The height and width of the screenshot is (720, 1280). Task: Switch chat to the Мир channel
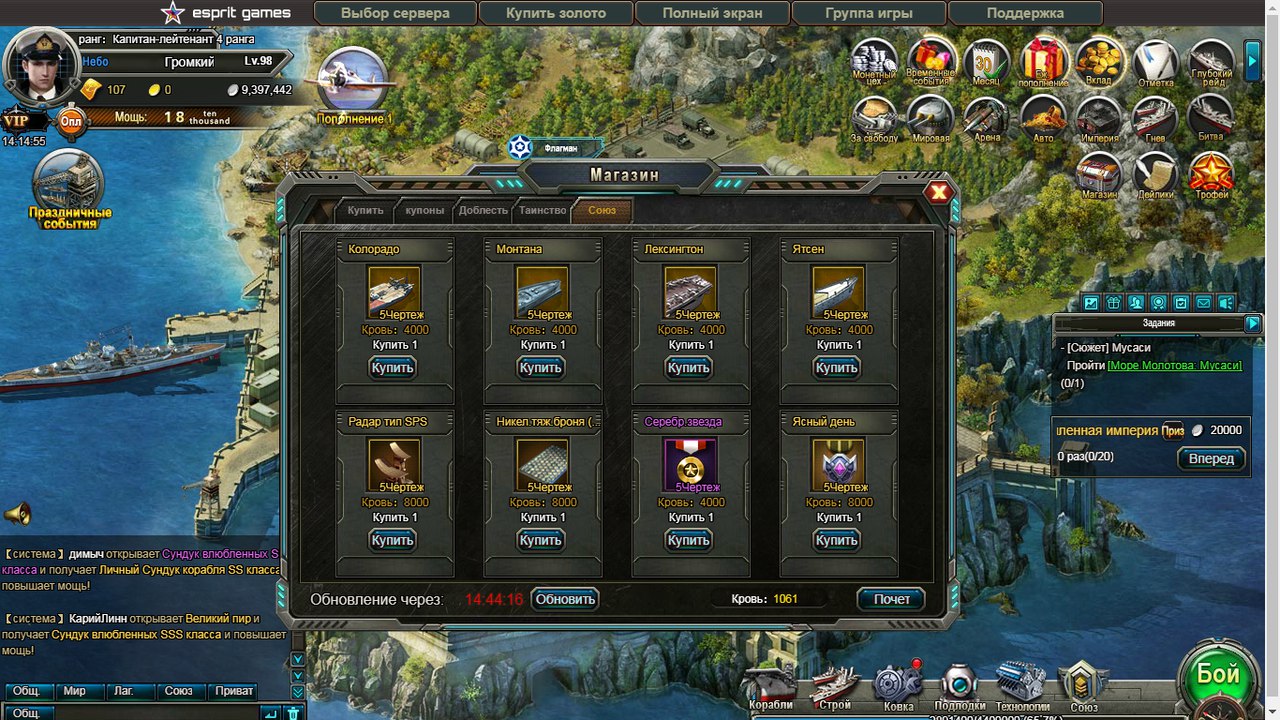(75, 691)
